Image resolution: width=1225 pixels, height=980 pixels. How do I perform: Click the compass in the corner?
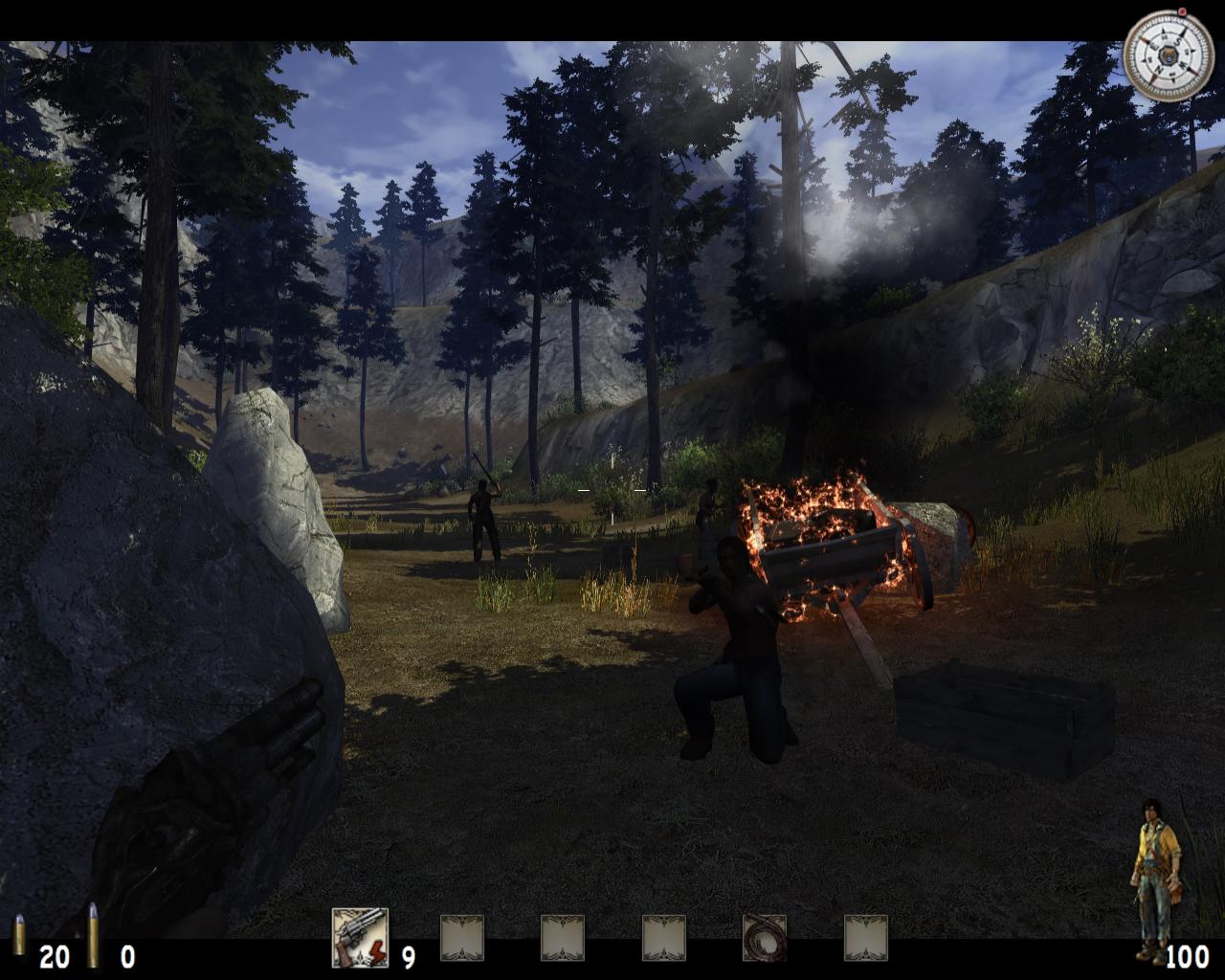[1168, 55]
